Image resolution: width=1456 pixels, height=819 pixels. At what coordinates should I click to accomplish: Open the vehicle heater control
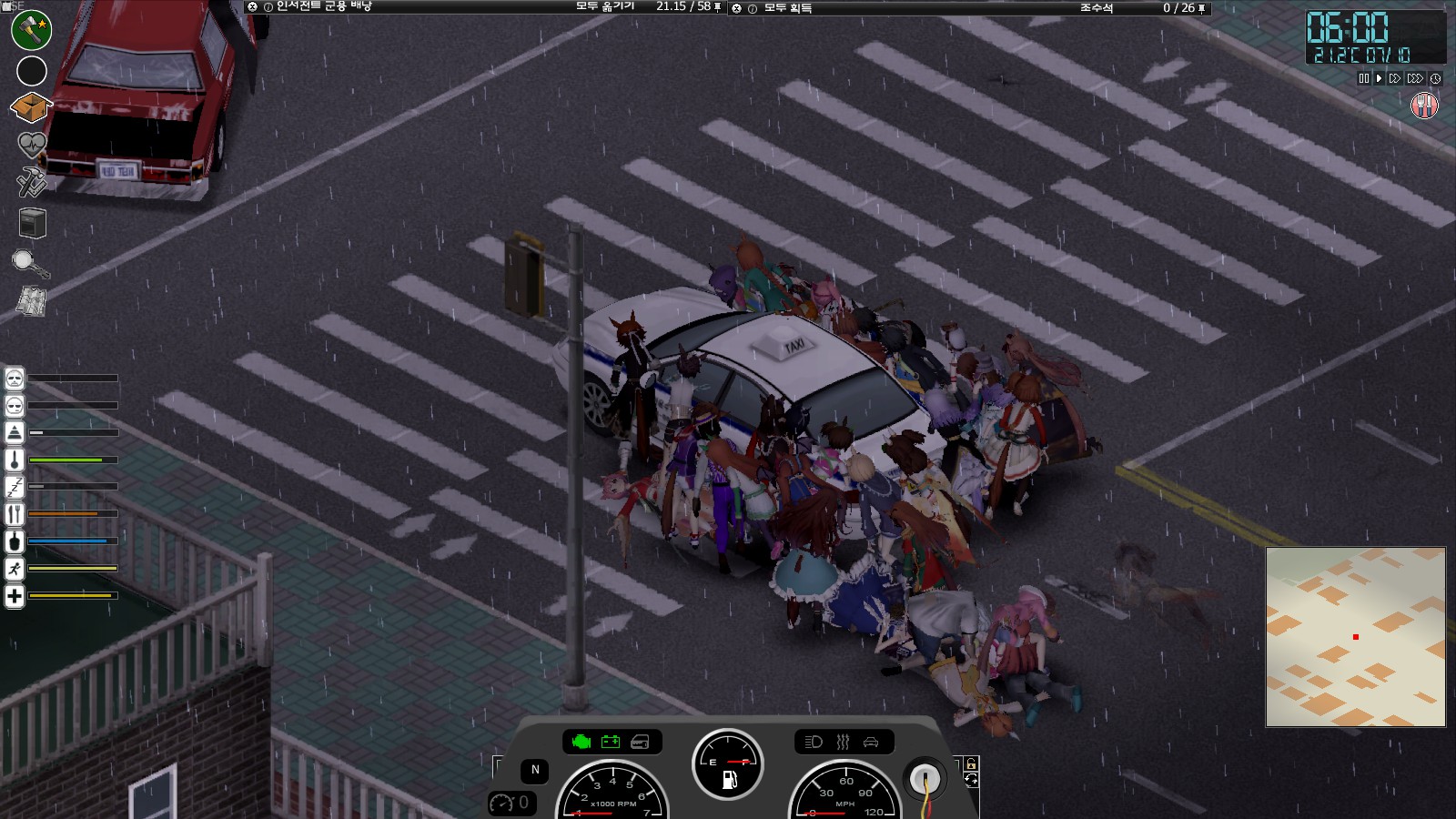pyautogui.click(x=843, y=742)
